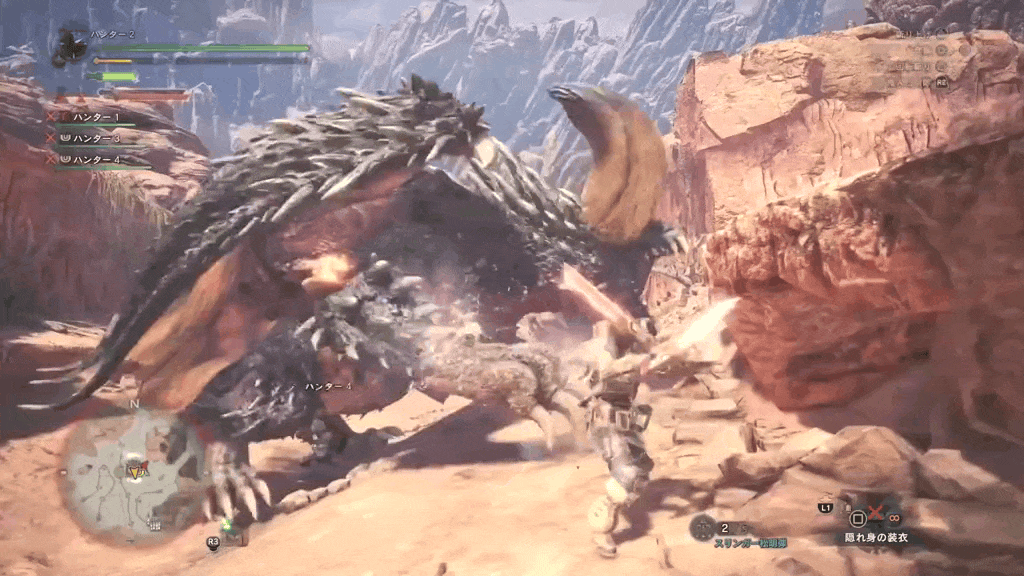Select ハンター 1 in the party list

96,118
